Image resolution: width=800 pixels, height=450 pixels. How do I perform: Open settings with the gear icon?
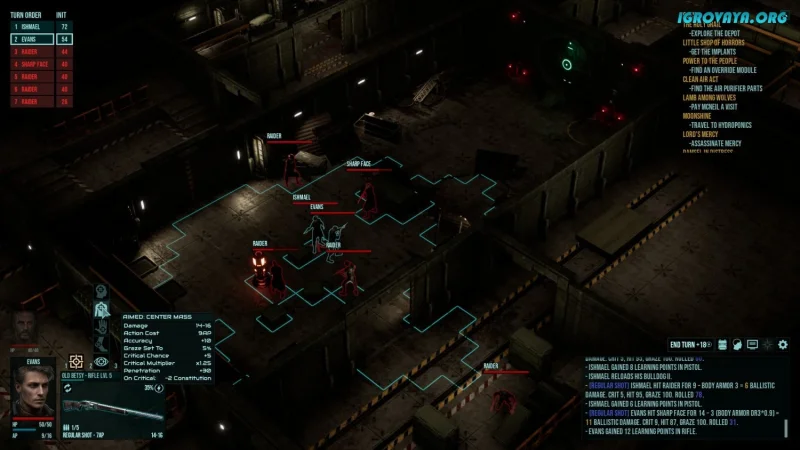pyautogui.click(x=783, y=344)
